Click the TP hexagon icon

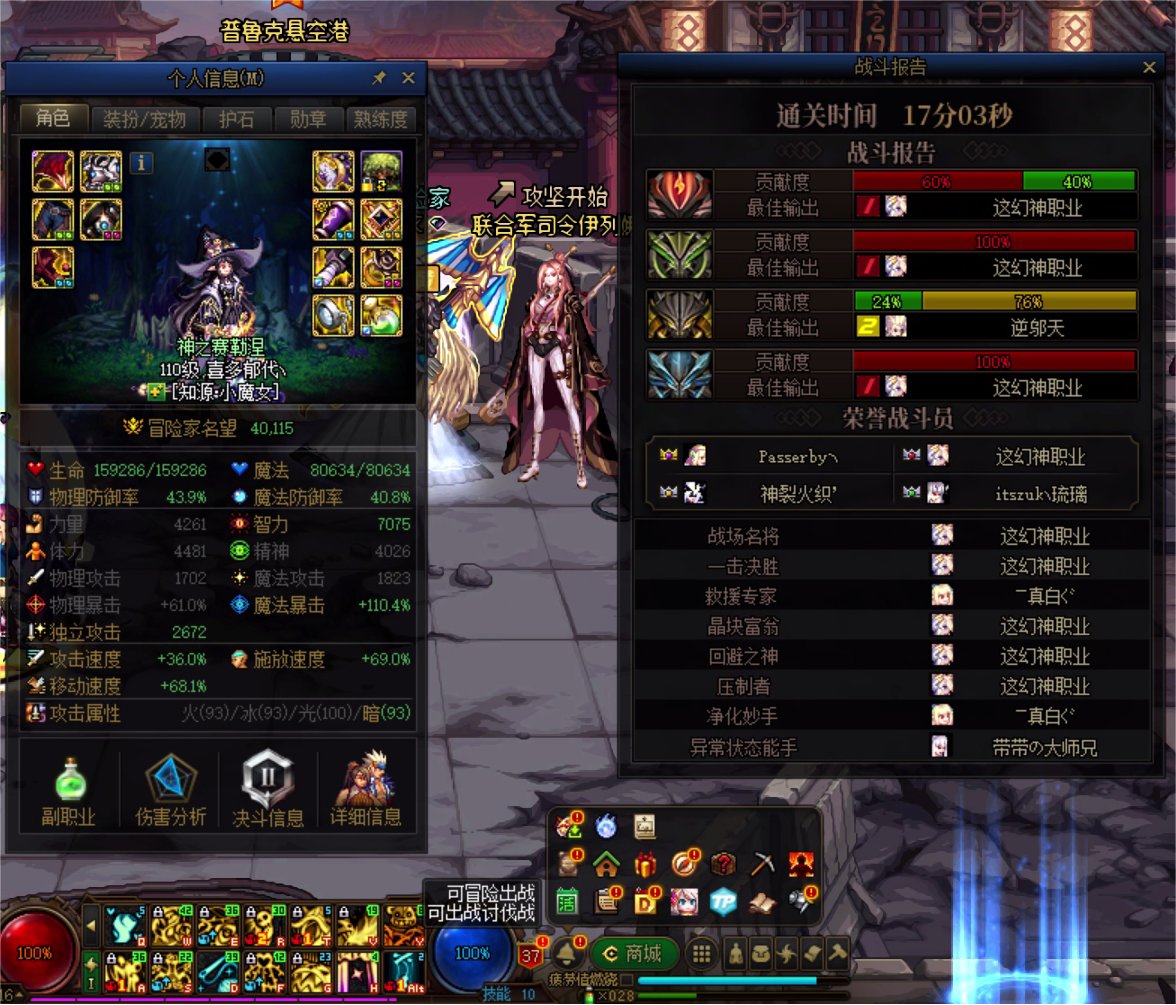point(723,901)
